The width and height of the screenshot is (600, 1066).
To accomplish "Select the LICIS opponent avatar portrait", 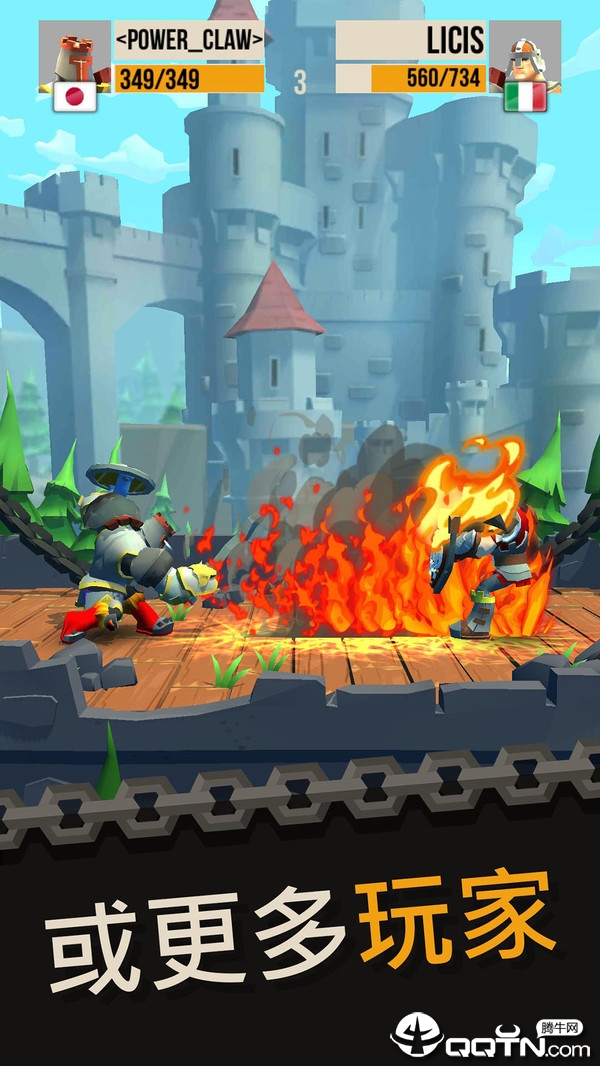I will click(524, 52).
